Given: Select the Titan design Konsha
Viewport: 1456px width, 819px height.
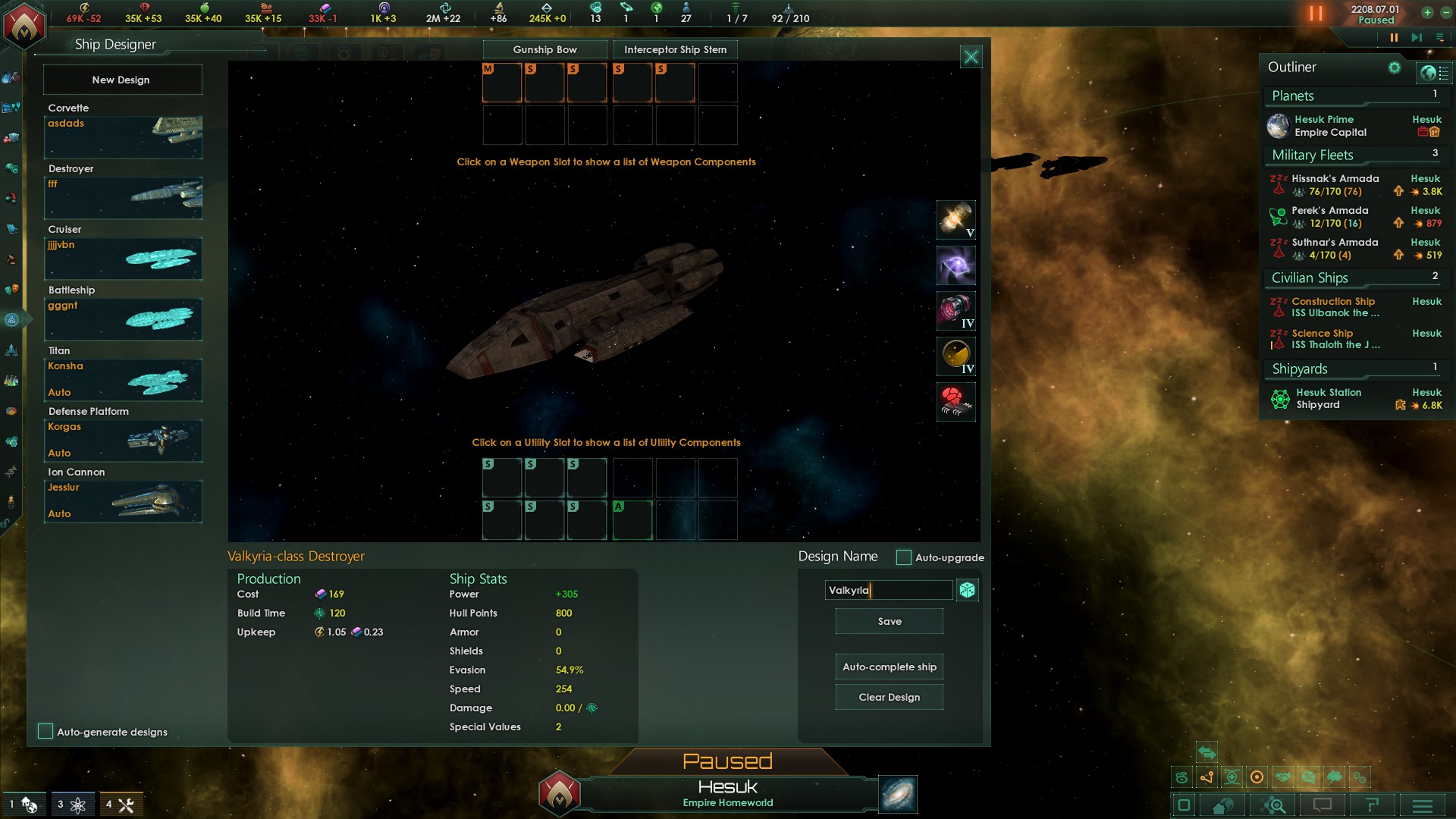Looking at the screenshot, I should 123,379.
